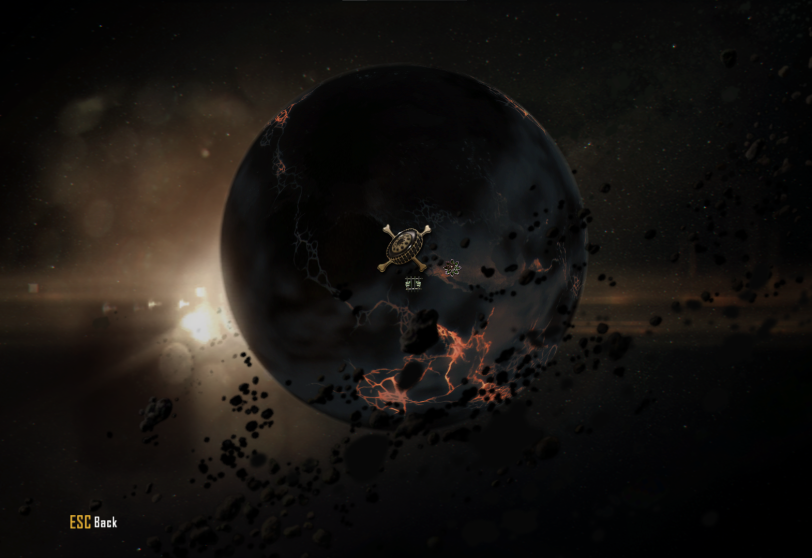Select the tire and crossbones map marker

pos(404,247)
